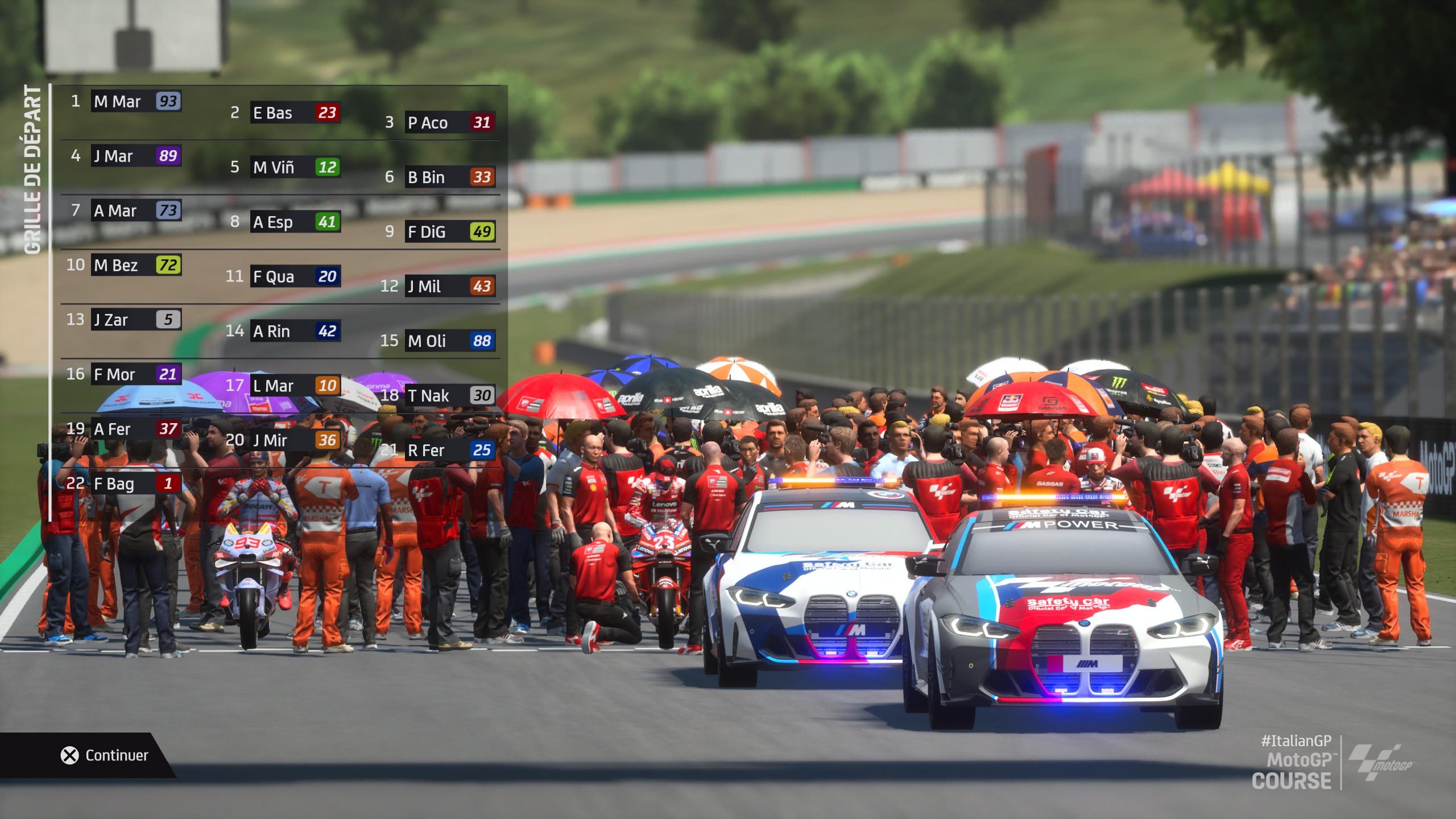Screen dimensions: 1456x819
Task: Select P Aco 31 grid entry
Action: [x=450, y=122]
